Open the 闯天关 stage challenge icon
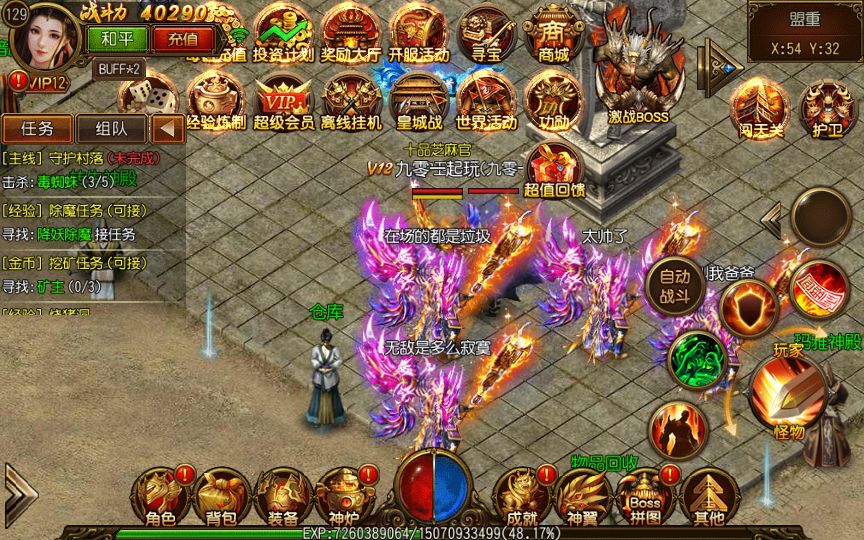The image size is (864, 540). (757, 104)
